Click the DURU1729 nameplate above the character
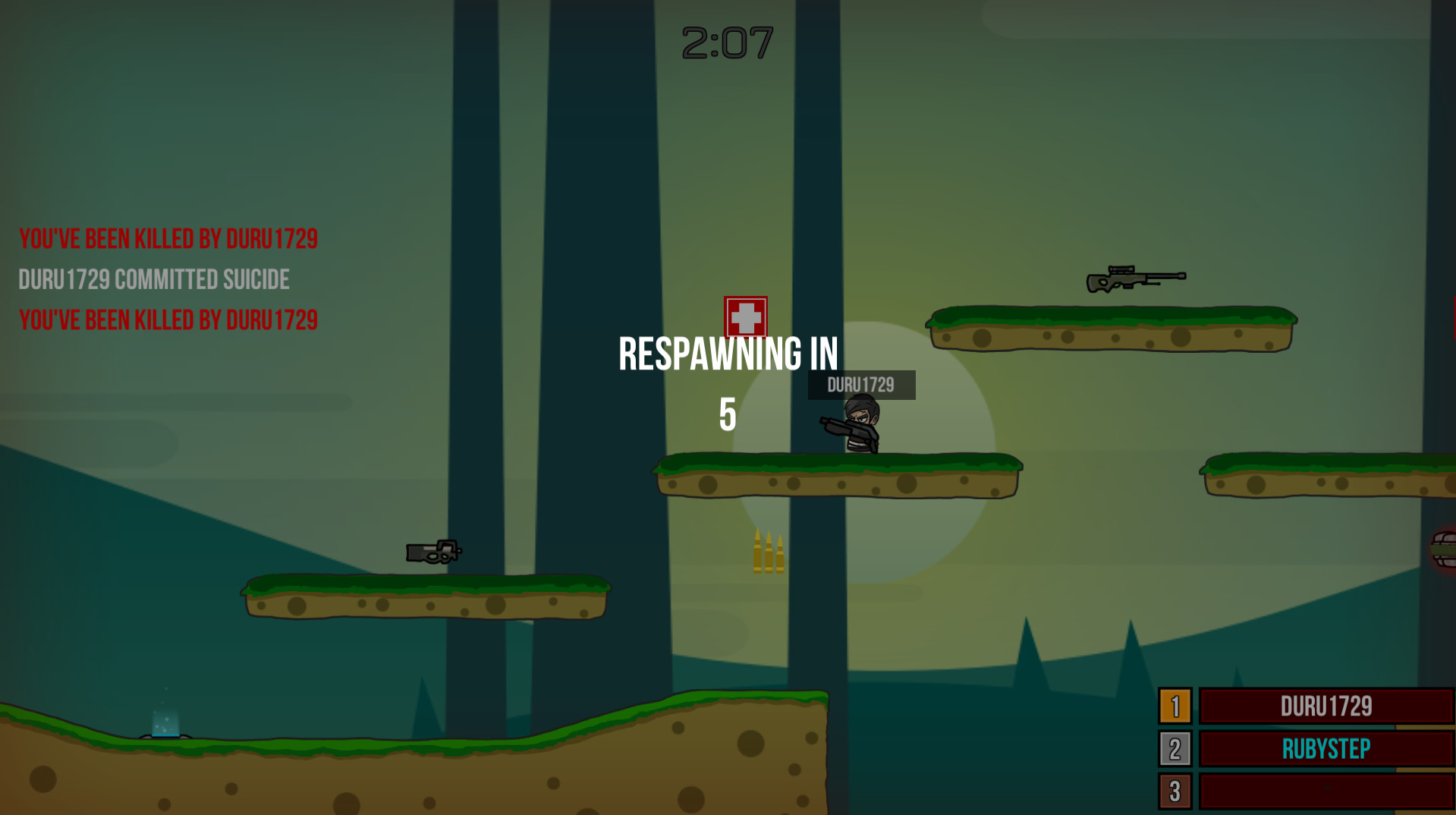 tap(860, 384)
